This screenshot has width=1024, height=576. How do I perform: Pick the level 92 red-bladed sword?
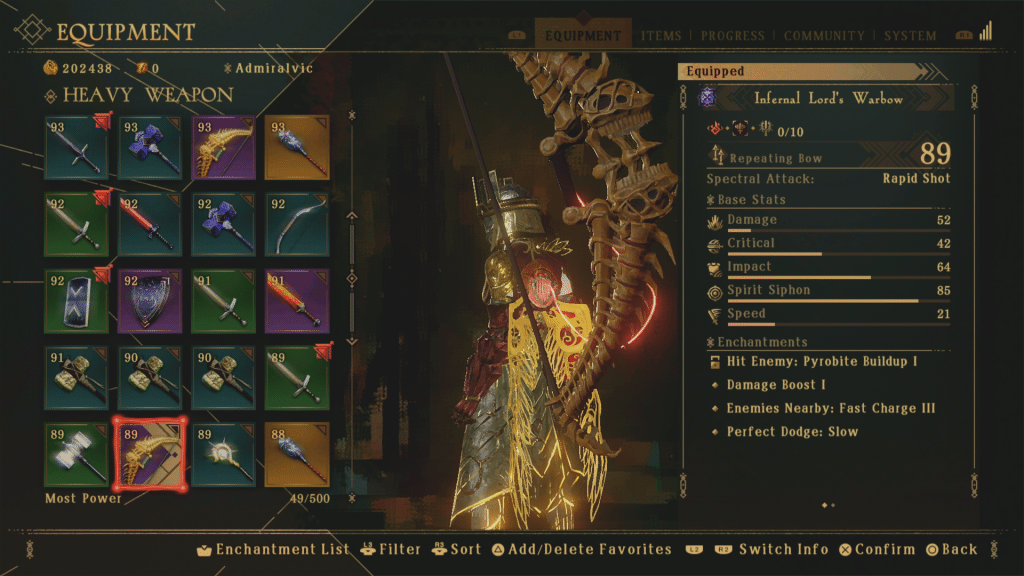point(150,224)
